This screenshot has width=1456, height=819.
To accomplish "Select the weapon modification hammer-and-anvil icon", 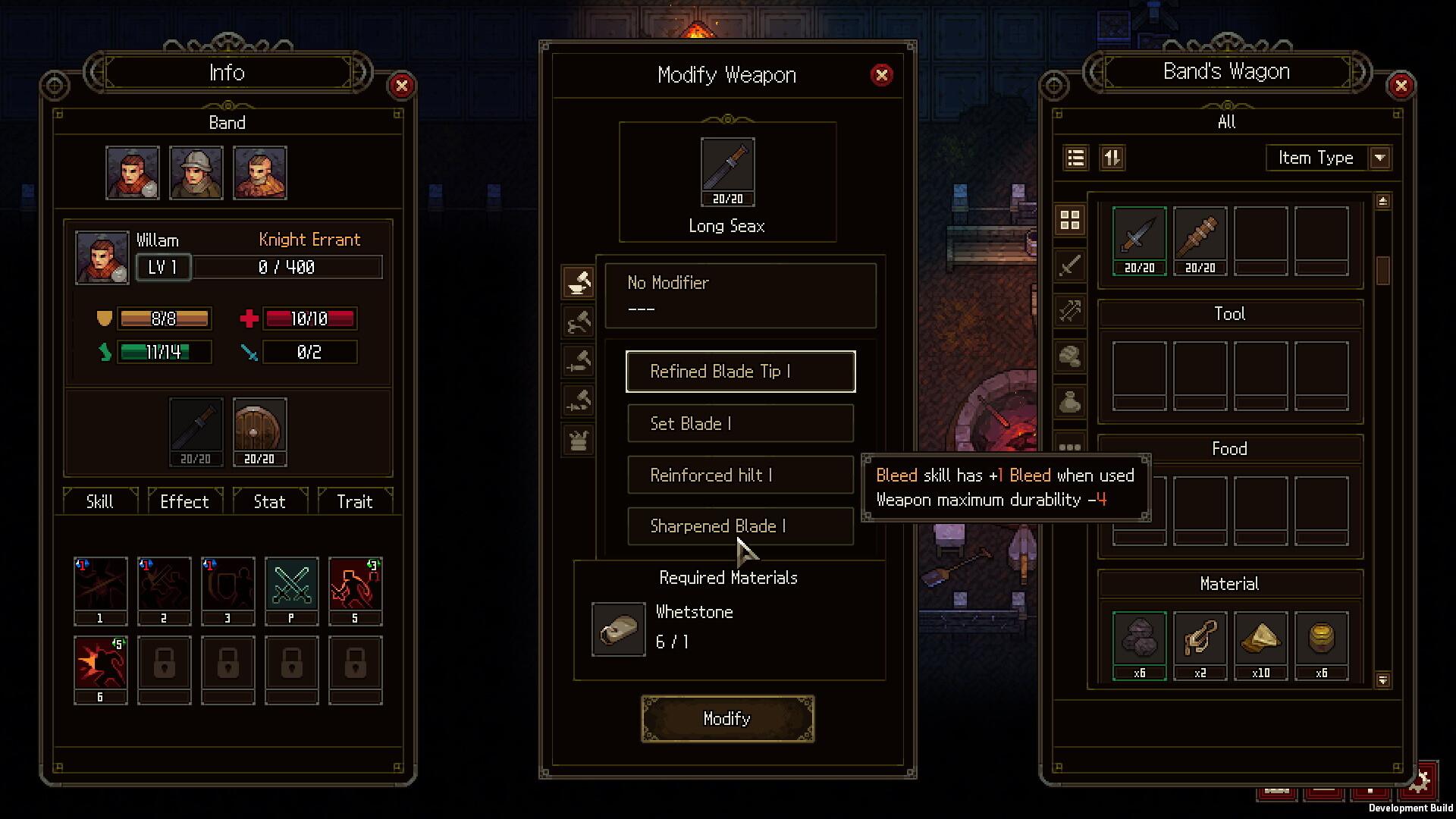I will (x=578, y=283).
